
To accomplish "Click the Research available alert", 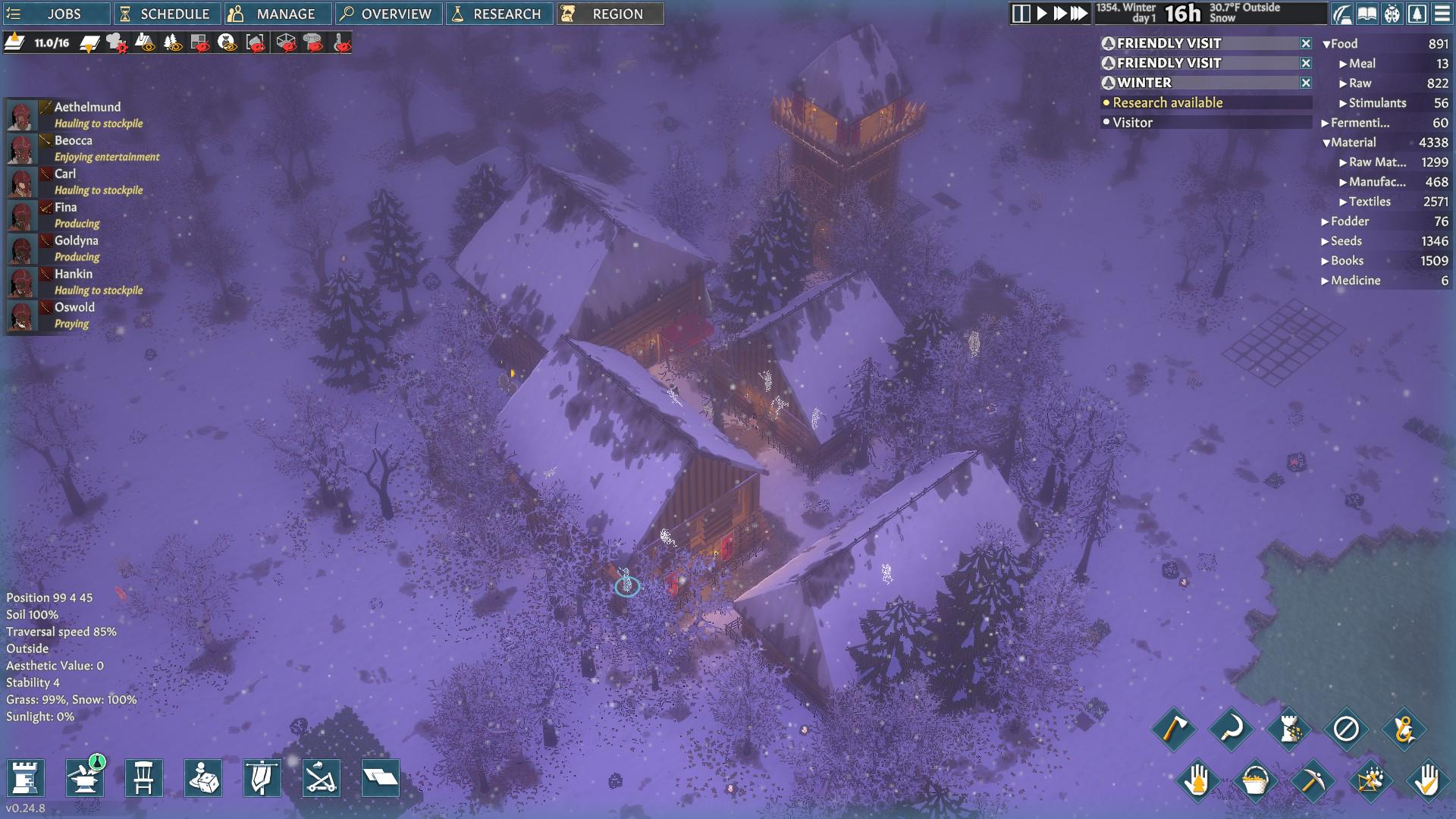I will point(1167,102).
